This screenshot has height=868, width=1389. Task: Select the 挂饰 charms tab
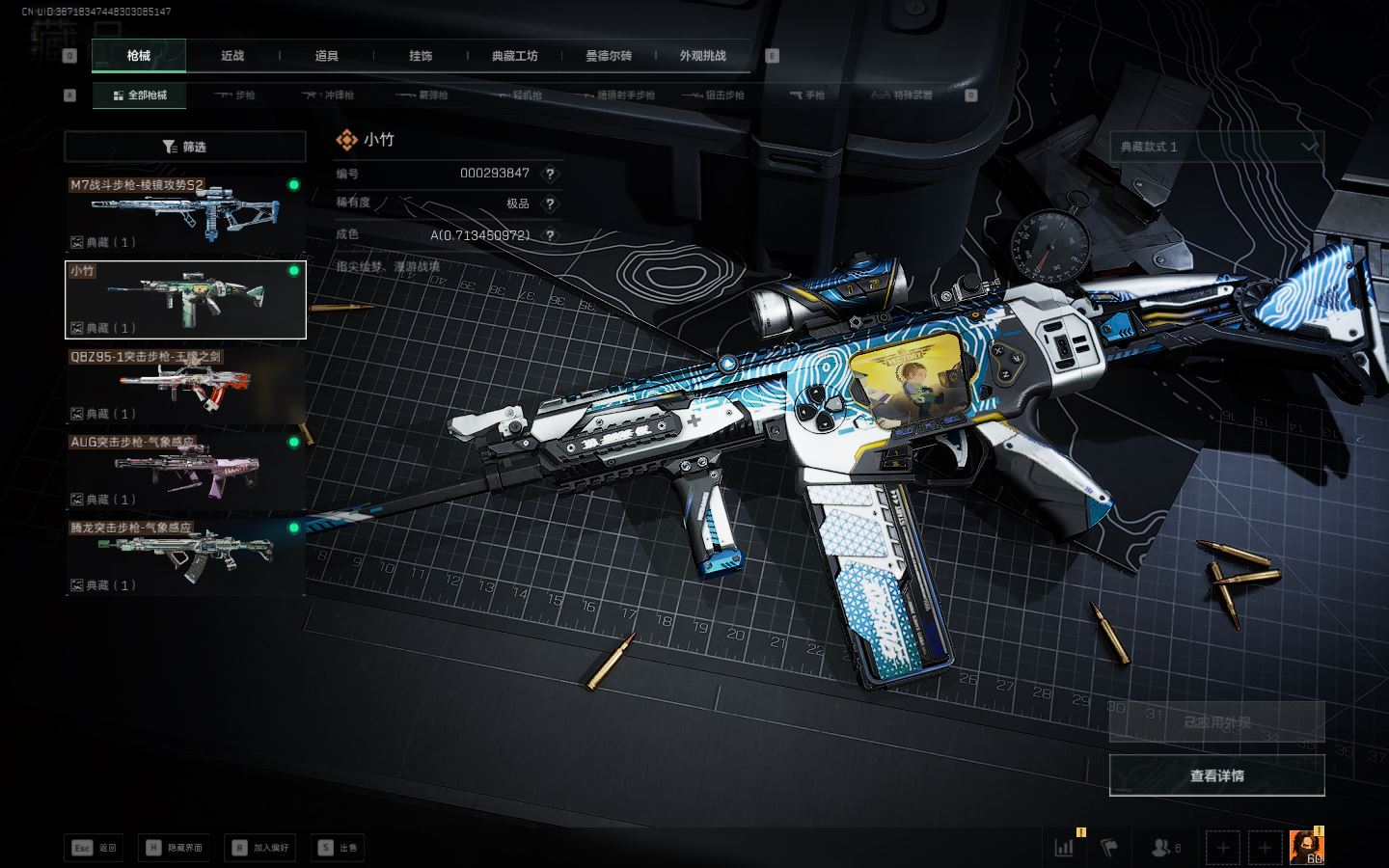[421, 56]
